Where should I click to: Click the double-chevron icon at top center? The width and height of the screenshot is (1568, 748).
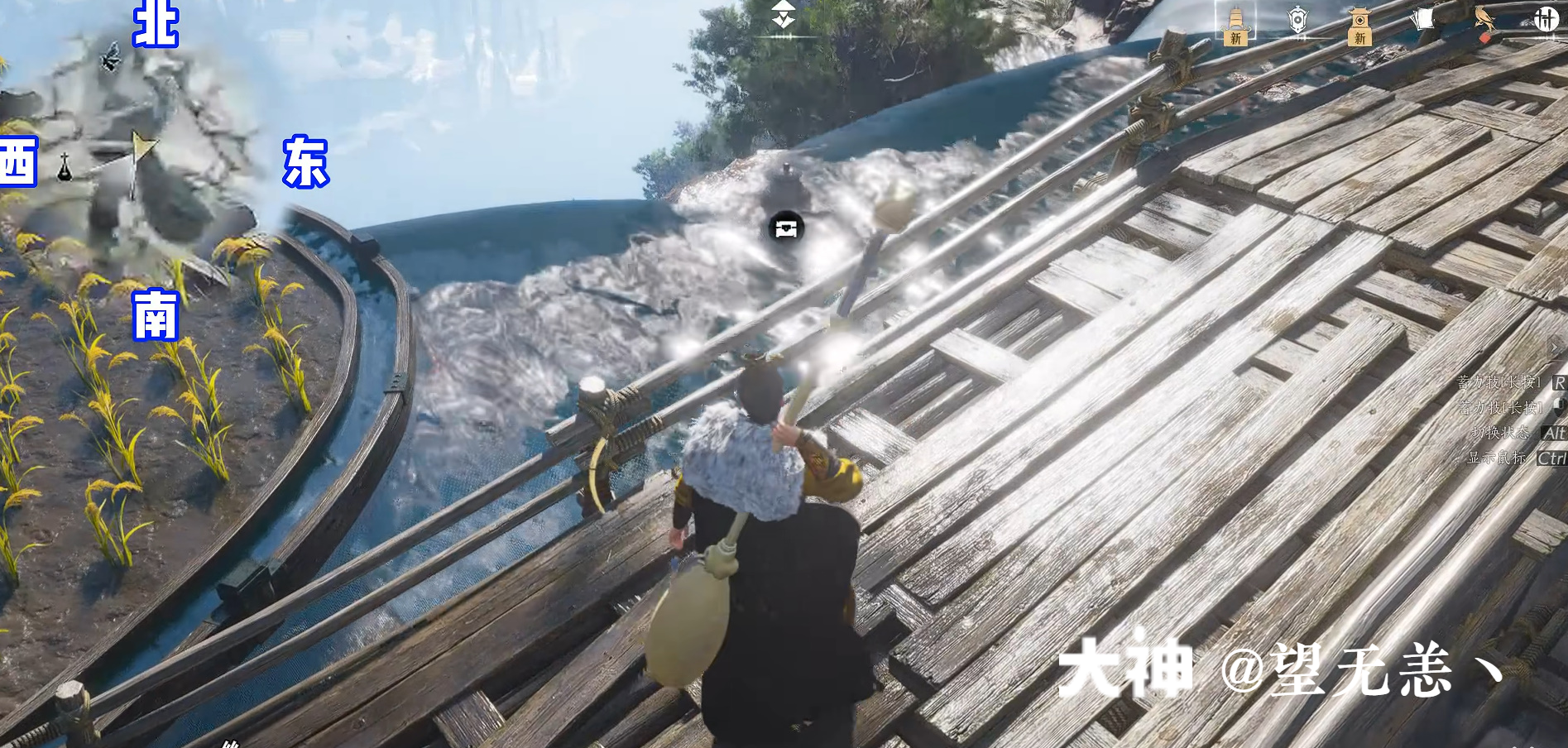click(783, 15)
